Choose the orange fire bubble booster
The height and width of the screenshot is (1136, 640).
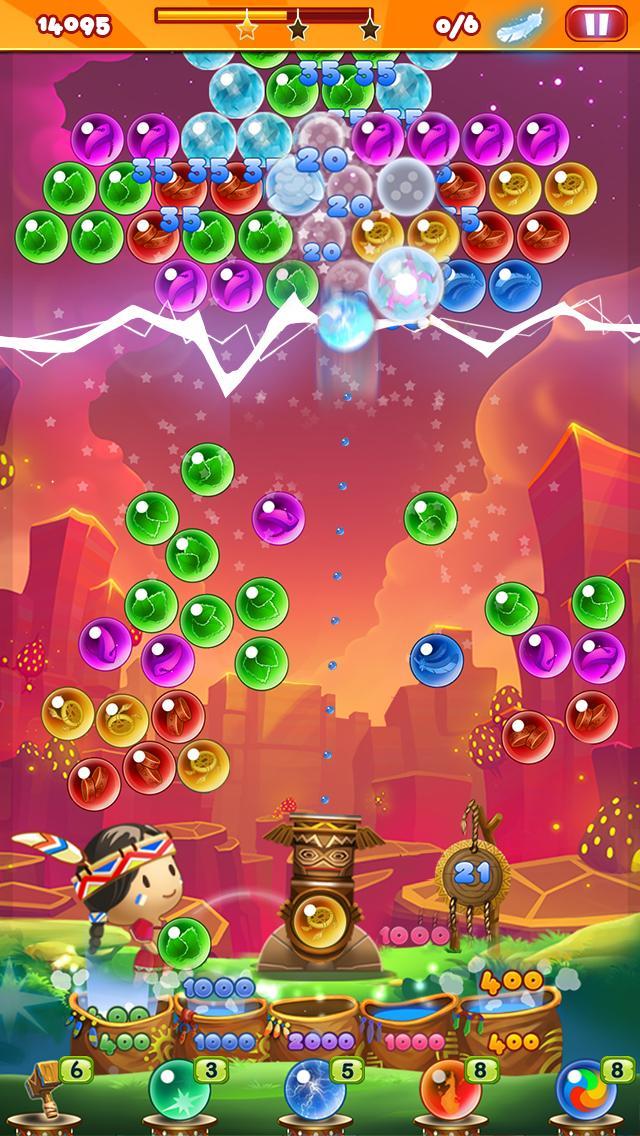pyautogui.click(x=449, y=1090)
